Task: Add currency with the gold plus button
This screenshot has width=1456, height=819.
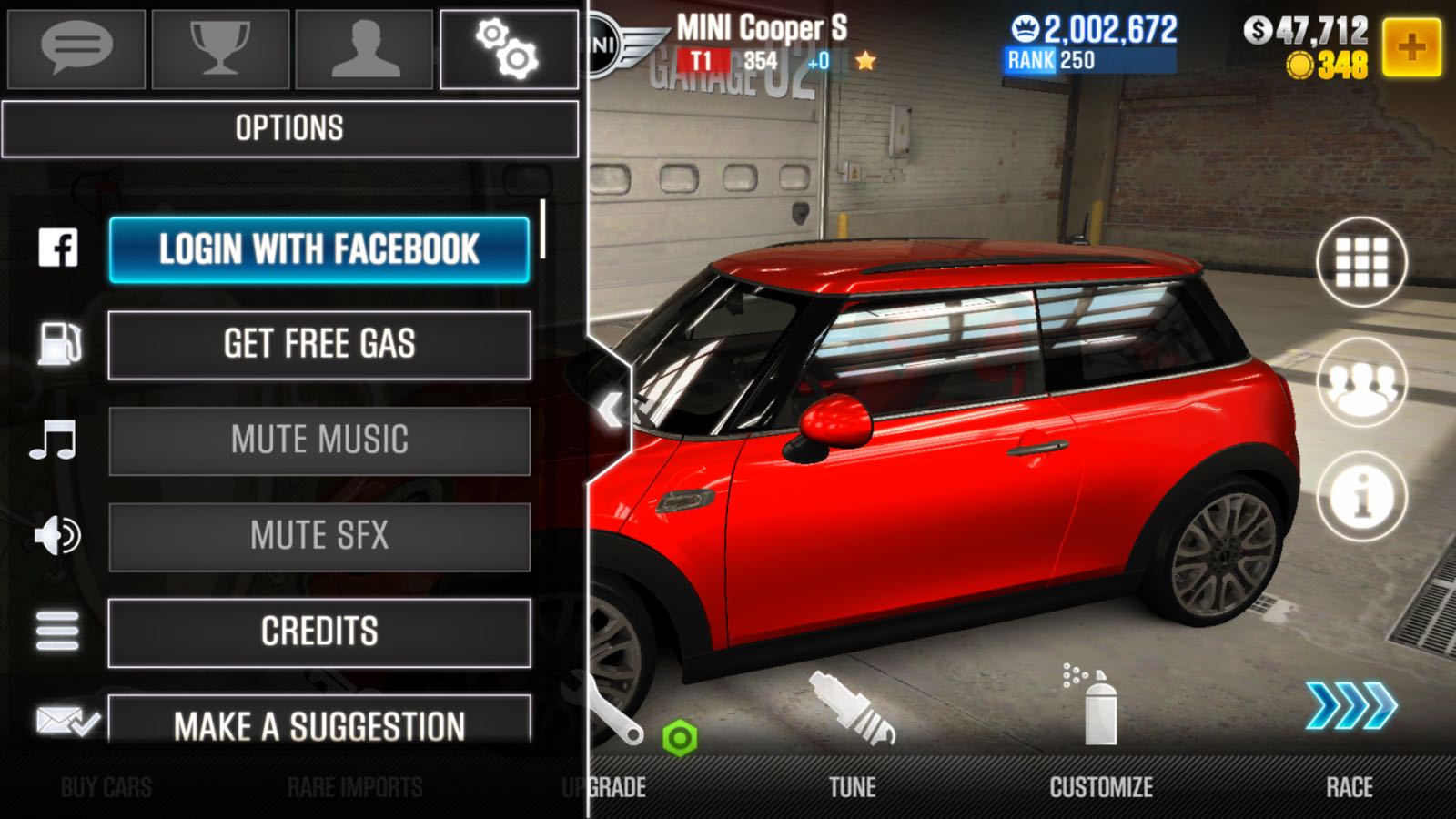Action: (x=1411, y=46)
